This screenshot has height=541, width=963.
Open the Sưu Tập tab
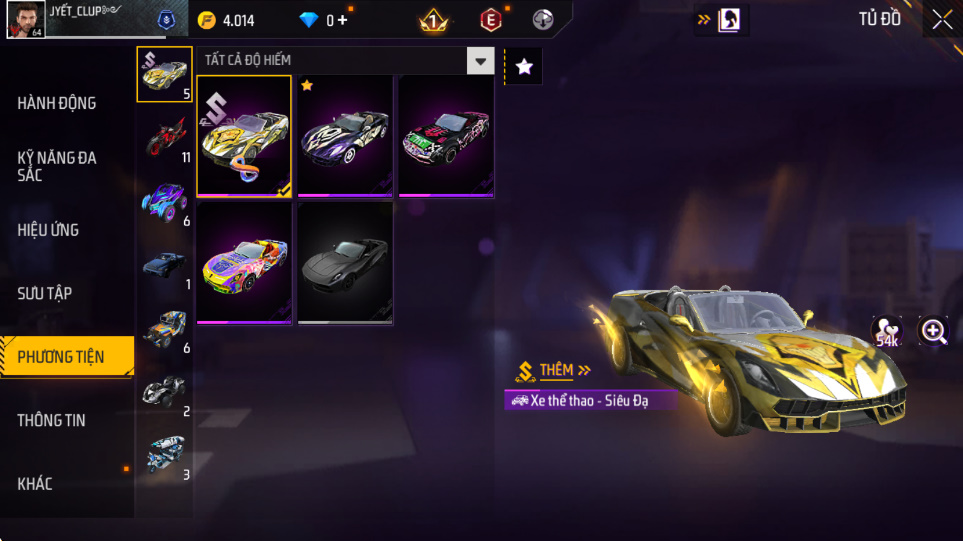click(x=45, y=293)
